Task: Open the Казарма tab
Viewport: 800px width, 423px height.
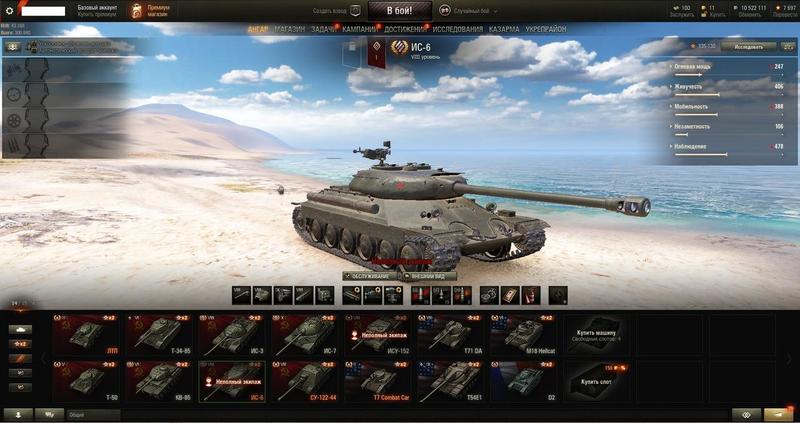Action: click(504, 30)
